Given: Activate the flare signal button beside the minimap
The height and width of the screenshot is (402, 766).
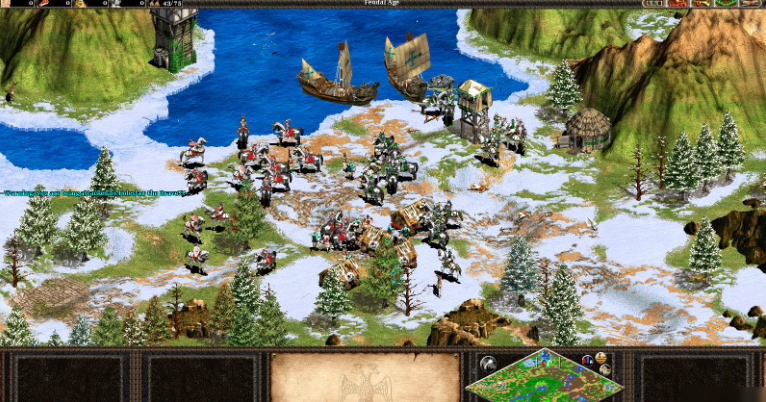Looking at the screenshot, I should 487,362.
